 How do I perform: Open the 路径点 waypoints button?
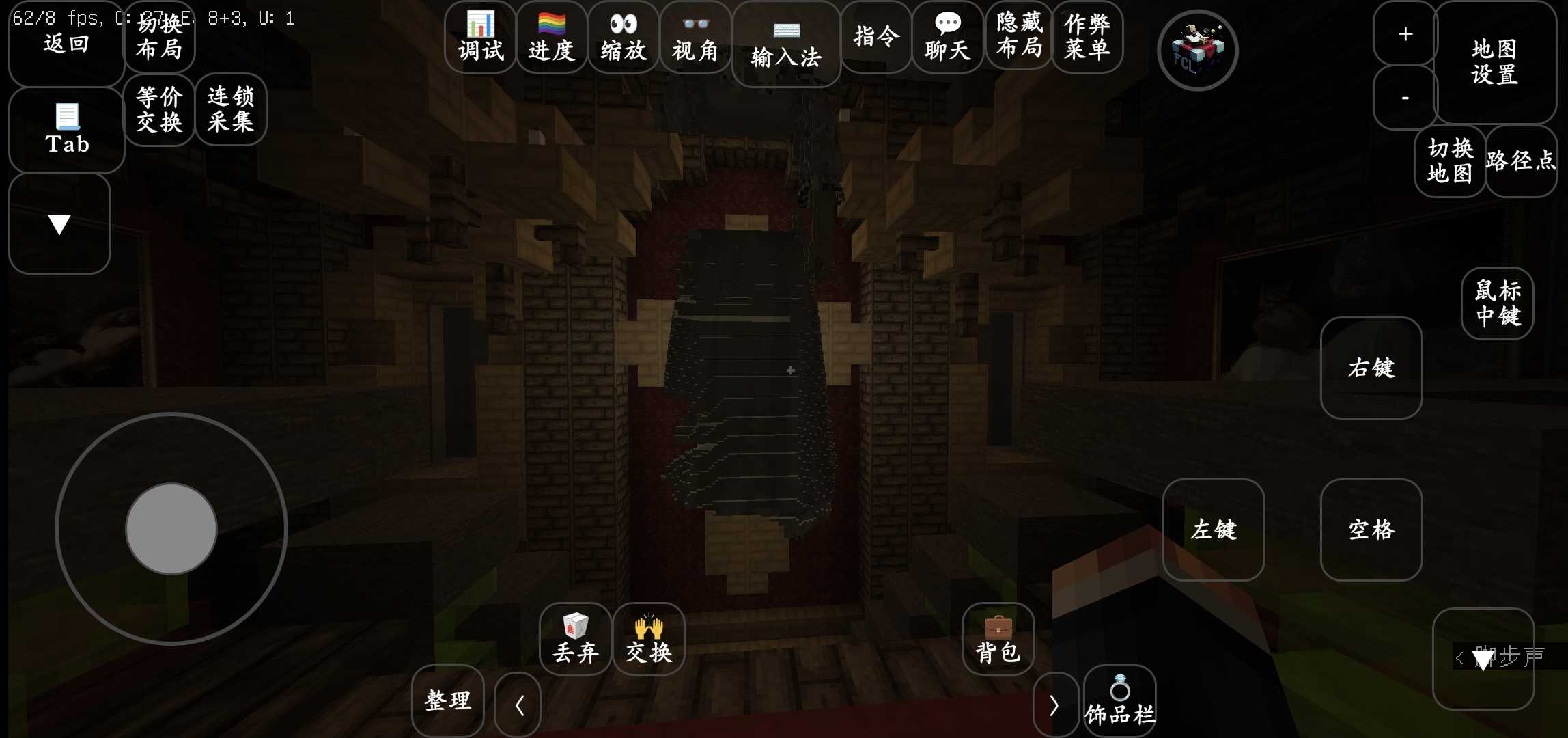click(x=1521, y=161)
